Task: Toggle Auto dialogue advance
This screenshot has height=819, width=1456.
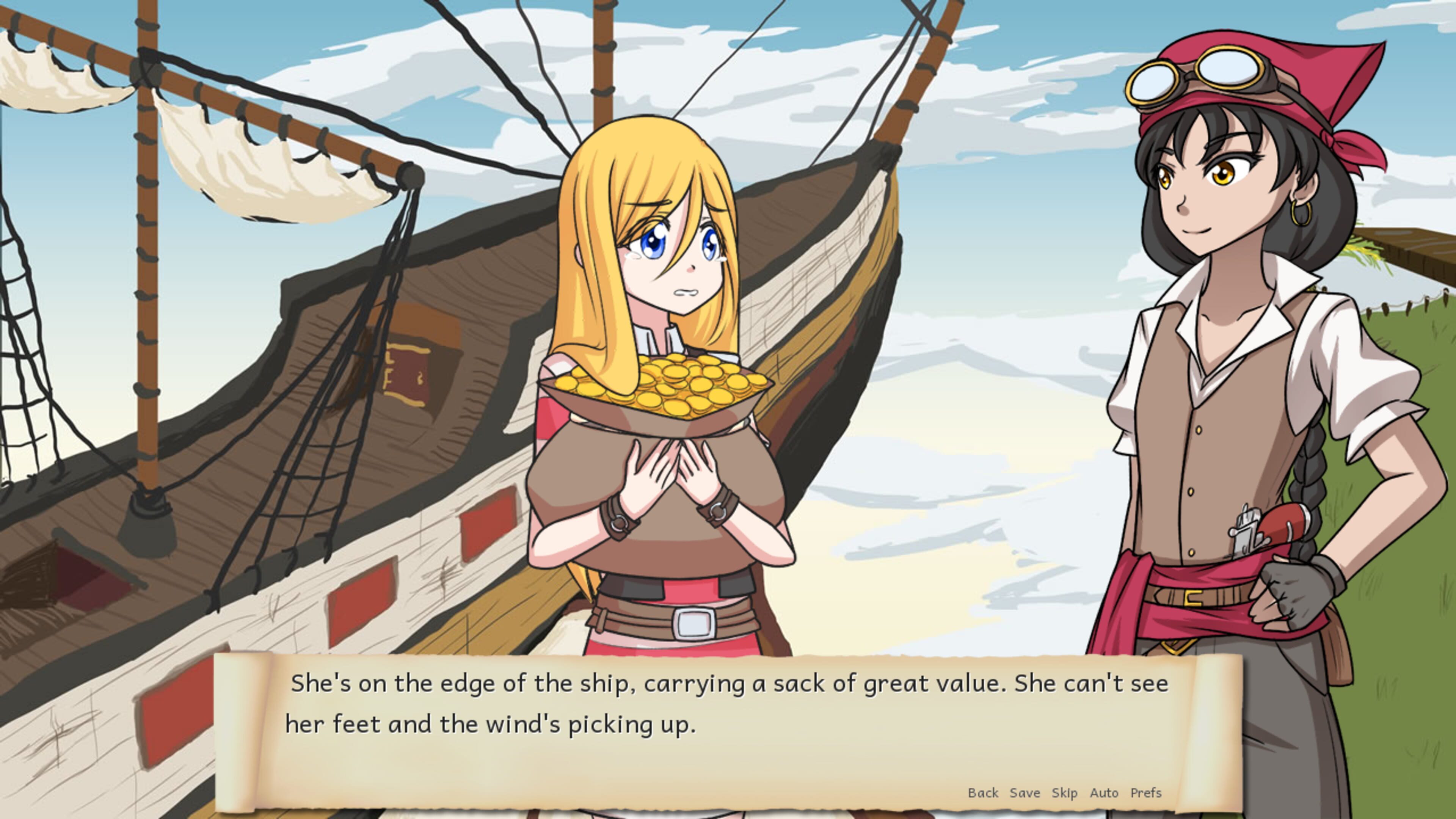Action: 1104,793
